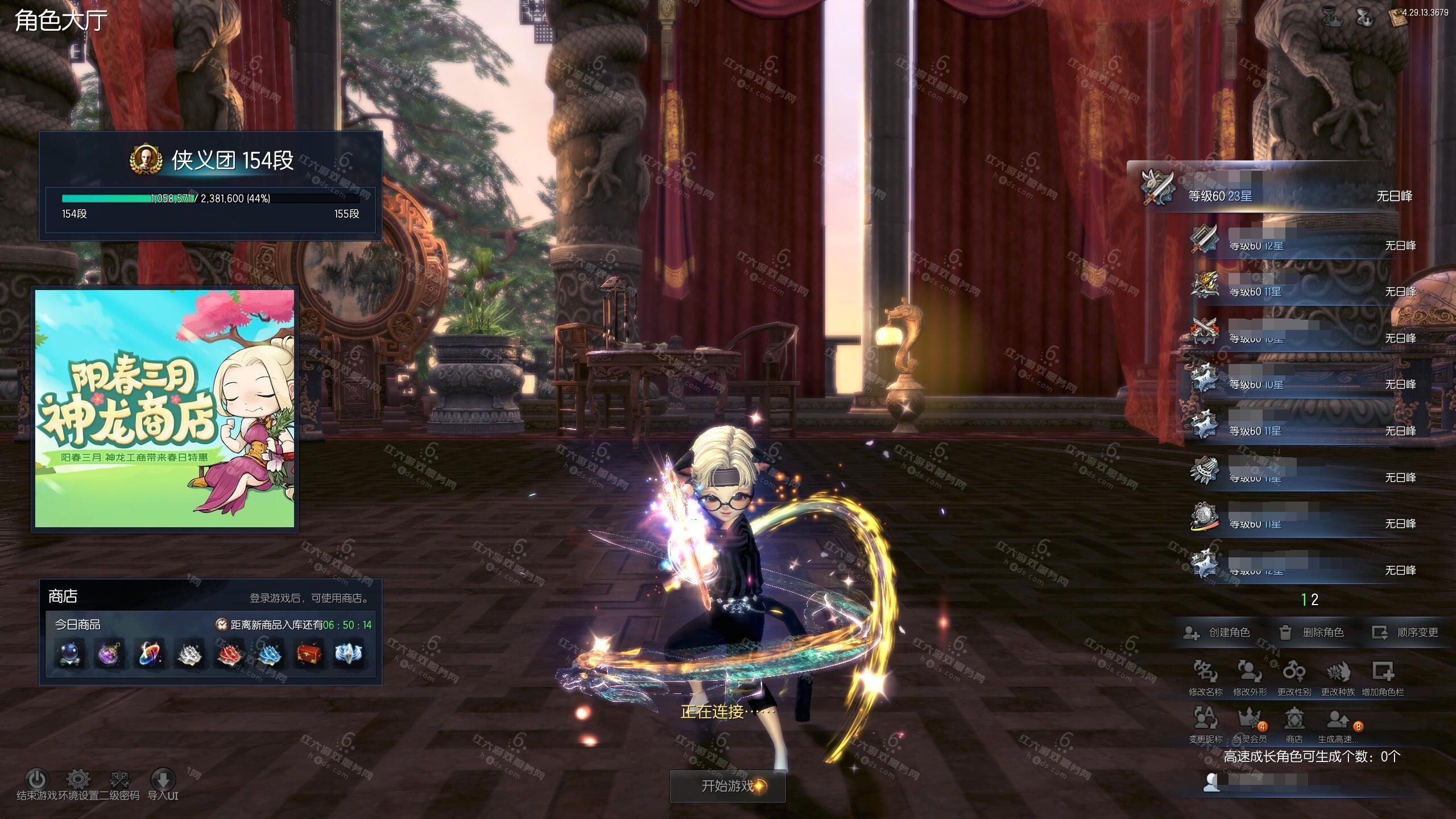Open 创建角色 to create a character
Image resolution: width=1456 pixels, height=819 pixels.
pos(1217,632)
